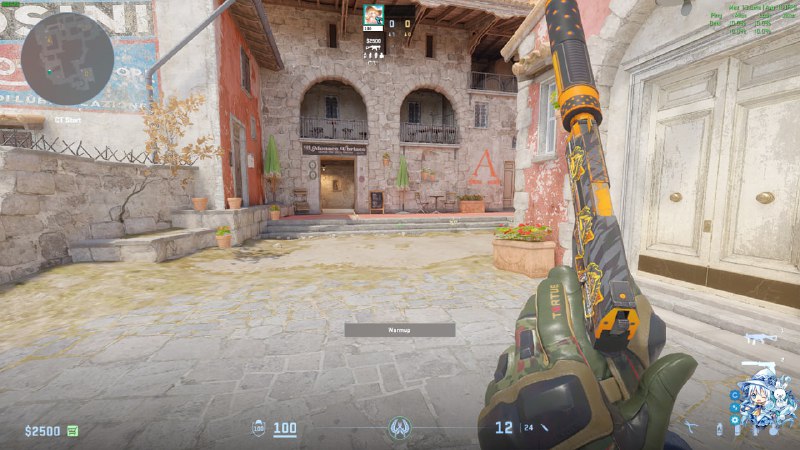Open the green buy menu icon beside $2500
The width and height of the screenshot is (800, 450).
(73, 431)
